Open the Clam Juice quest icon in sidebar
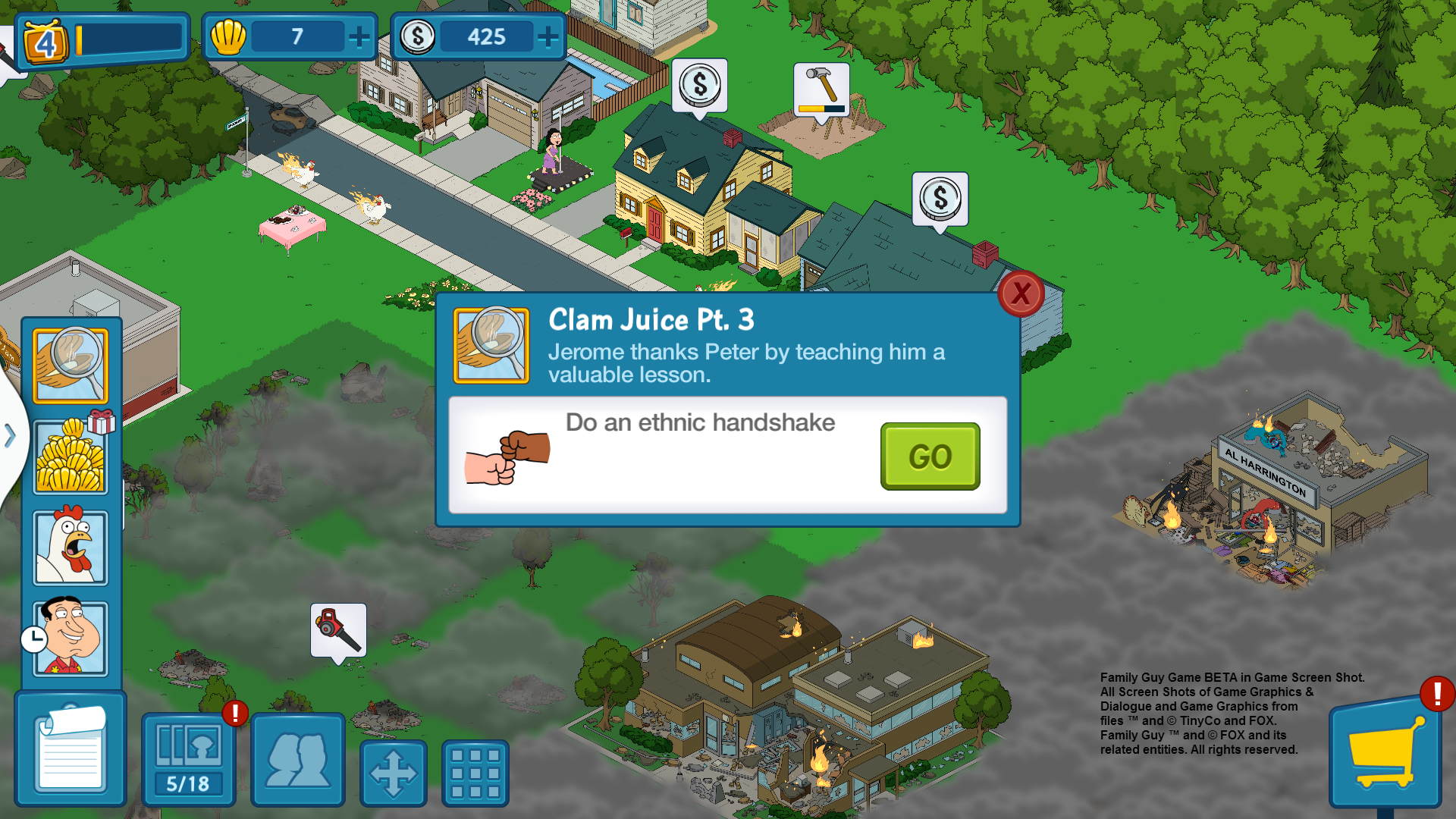Viewport: 1456px width, 819px height. tap(71, 366)
